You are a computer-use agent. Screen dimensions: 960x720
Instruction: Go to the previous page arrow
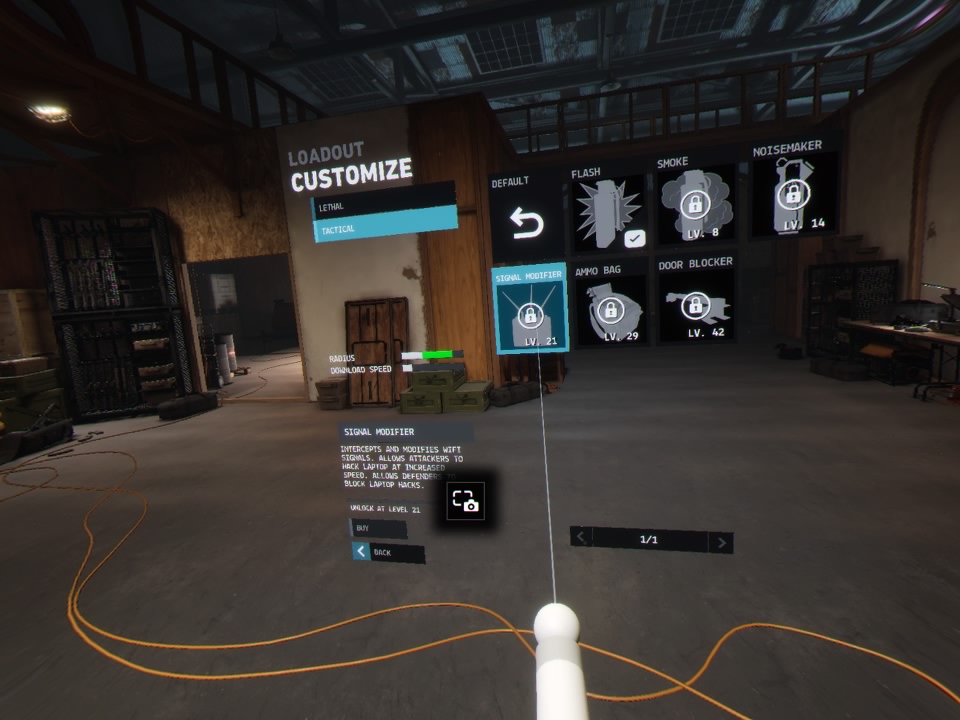tap(581, 537)
